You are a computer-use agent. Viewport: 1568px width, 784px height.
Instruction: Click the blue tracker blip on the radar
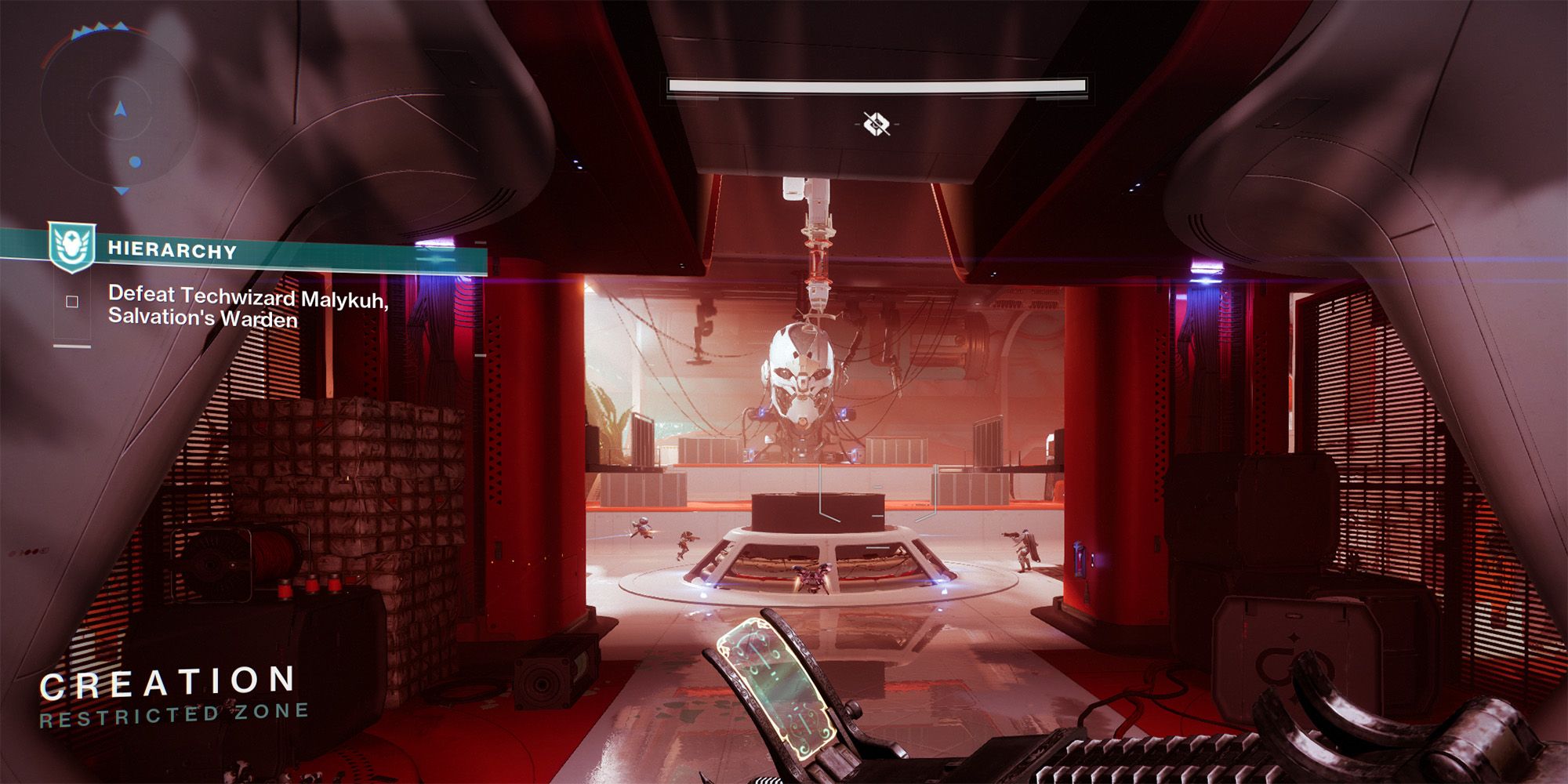tap(135, 162)
